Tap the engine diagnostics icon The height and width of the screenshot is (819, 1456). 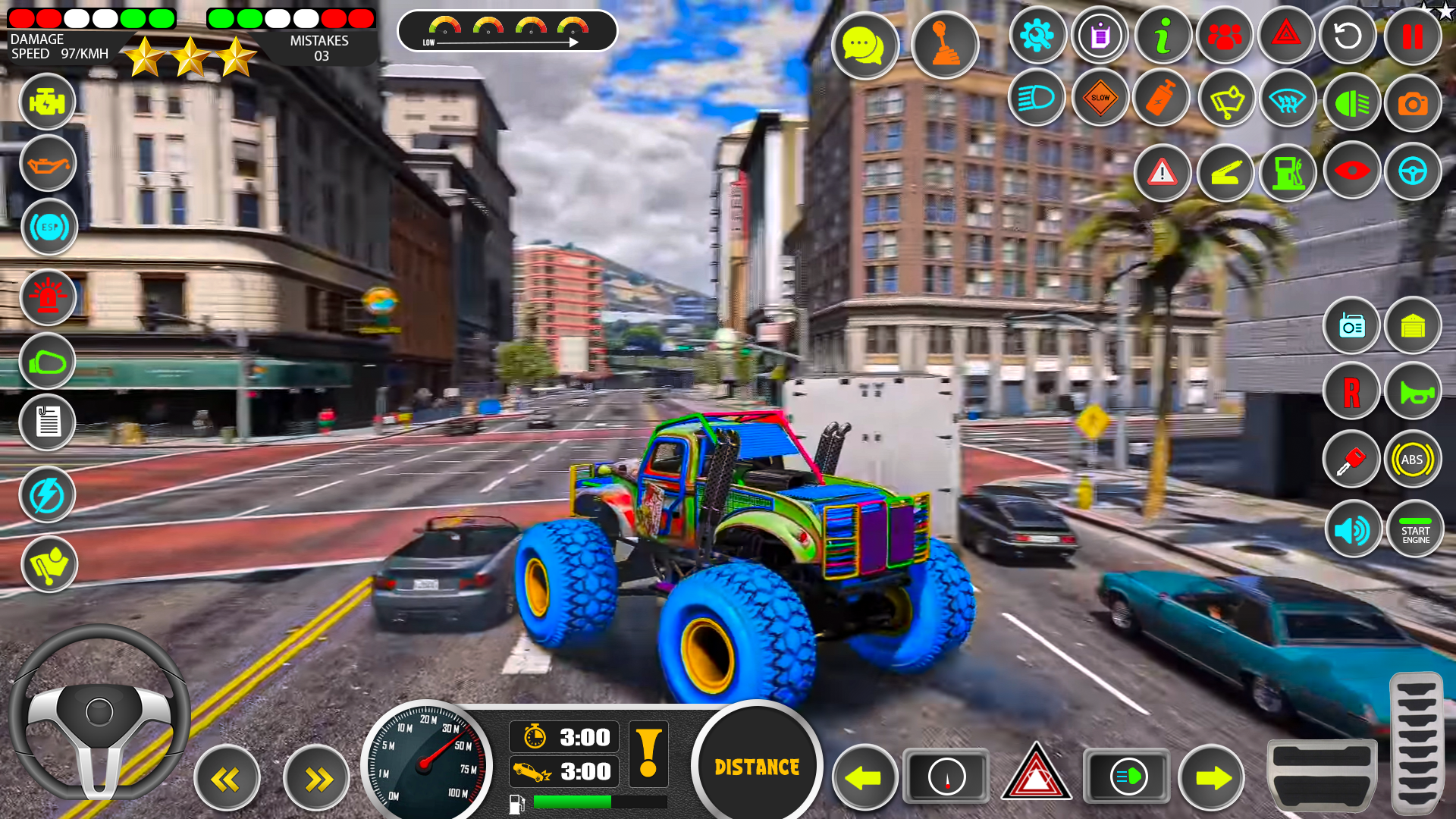tap(47, 102)
